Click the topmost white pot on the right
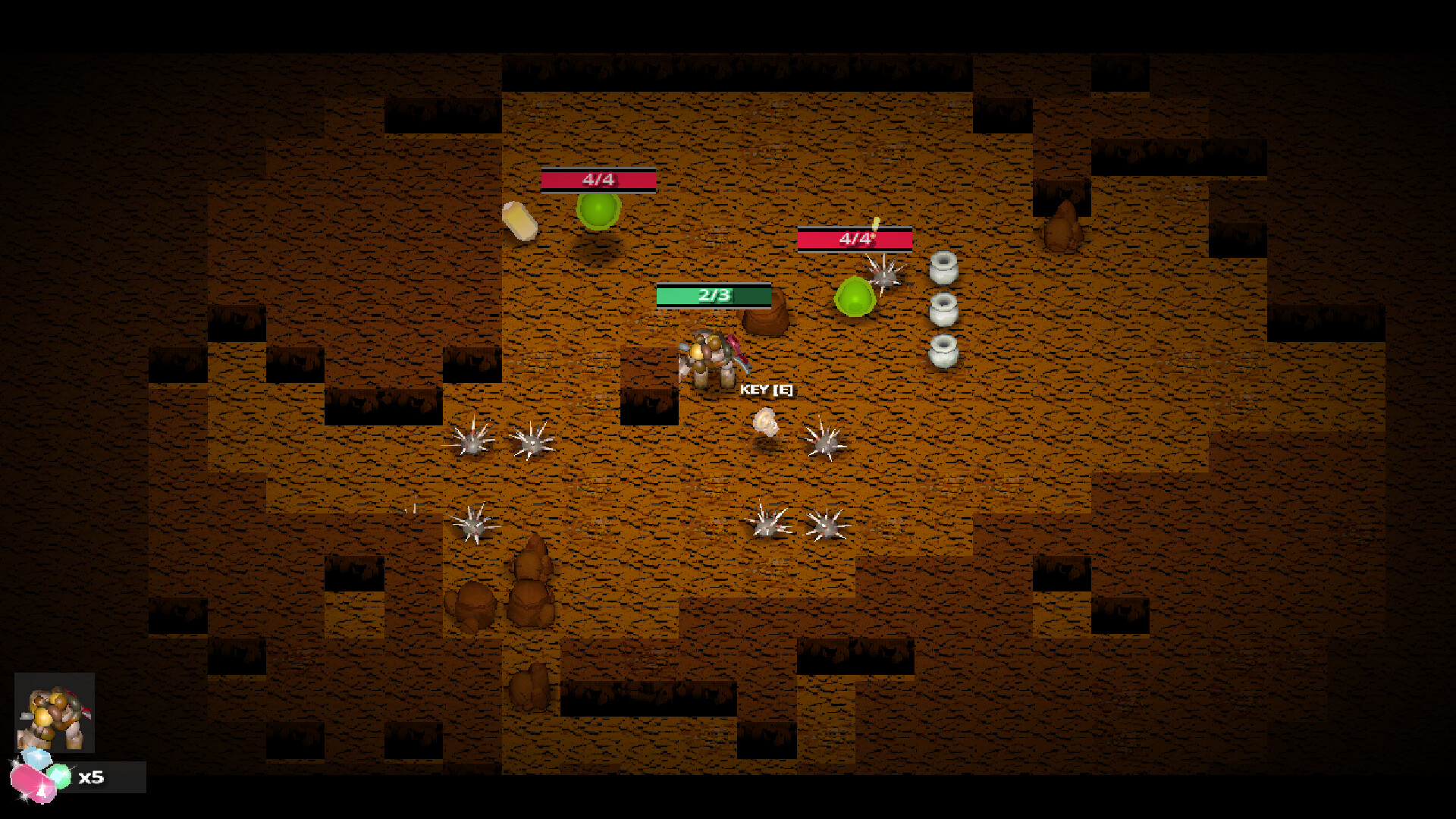 pyautogui.click(x=943, y=269)
